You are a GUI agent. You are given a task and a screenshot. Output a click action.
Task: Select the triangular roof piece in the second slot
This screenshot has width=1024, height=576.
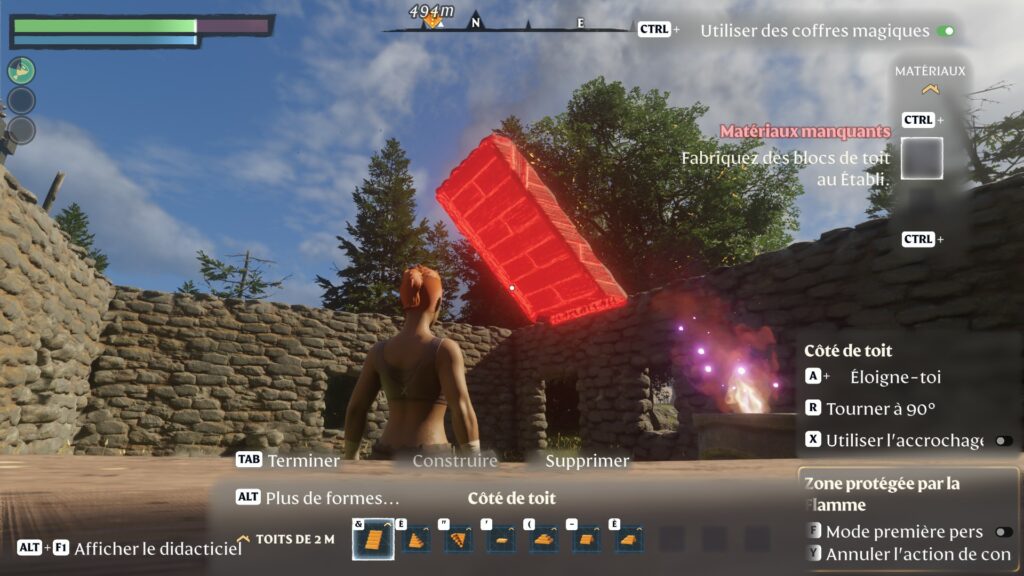[415, 540]
